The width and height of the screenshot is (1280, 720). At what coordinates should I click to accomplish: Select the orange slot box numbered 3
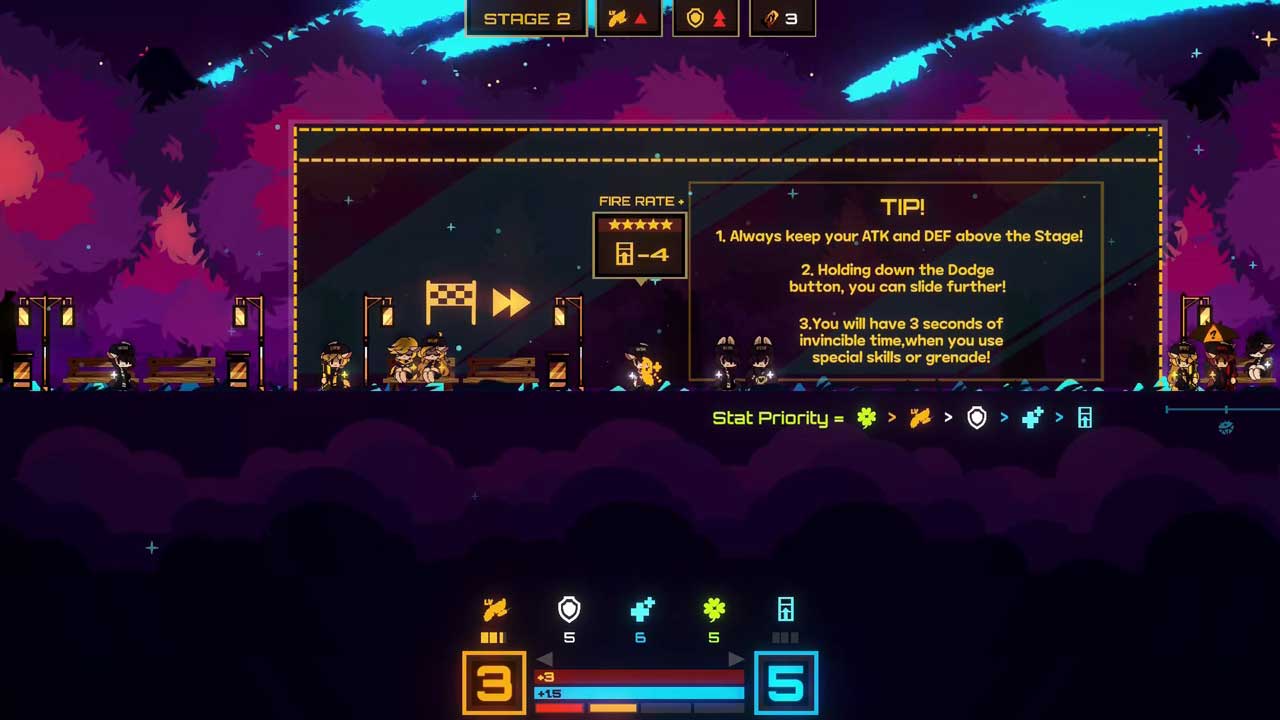[494, 683]
